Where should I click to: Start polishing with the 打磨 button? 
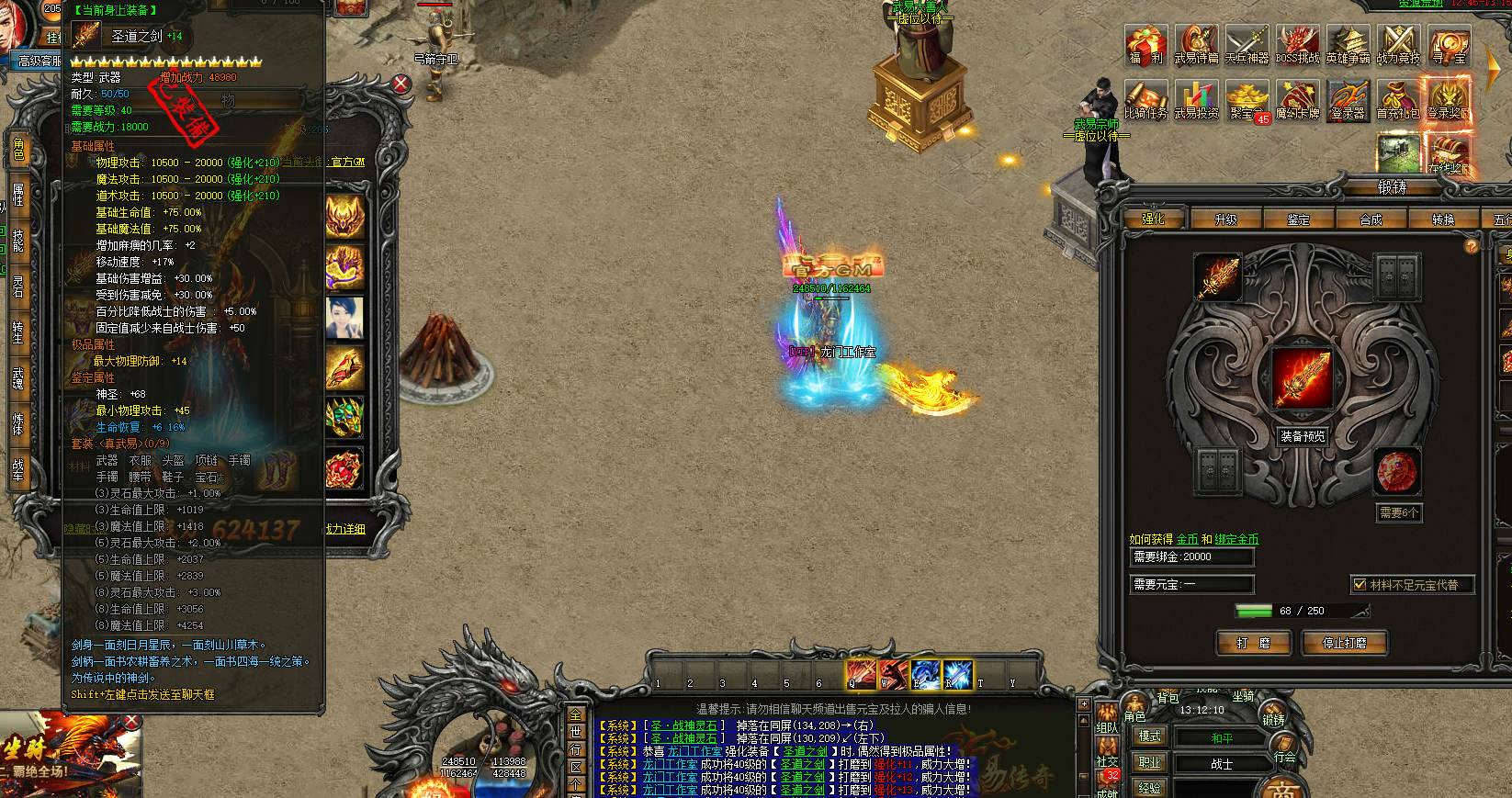pos(1253,643)
